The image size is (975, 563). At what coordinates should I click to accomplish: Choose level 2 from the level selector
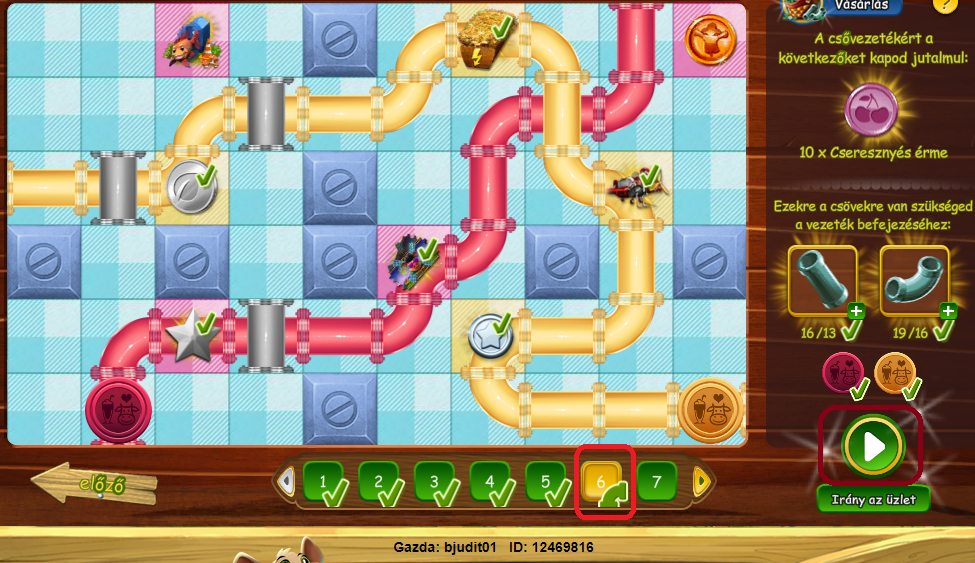coord(379,481)
